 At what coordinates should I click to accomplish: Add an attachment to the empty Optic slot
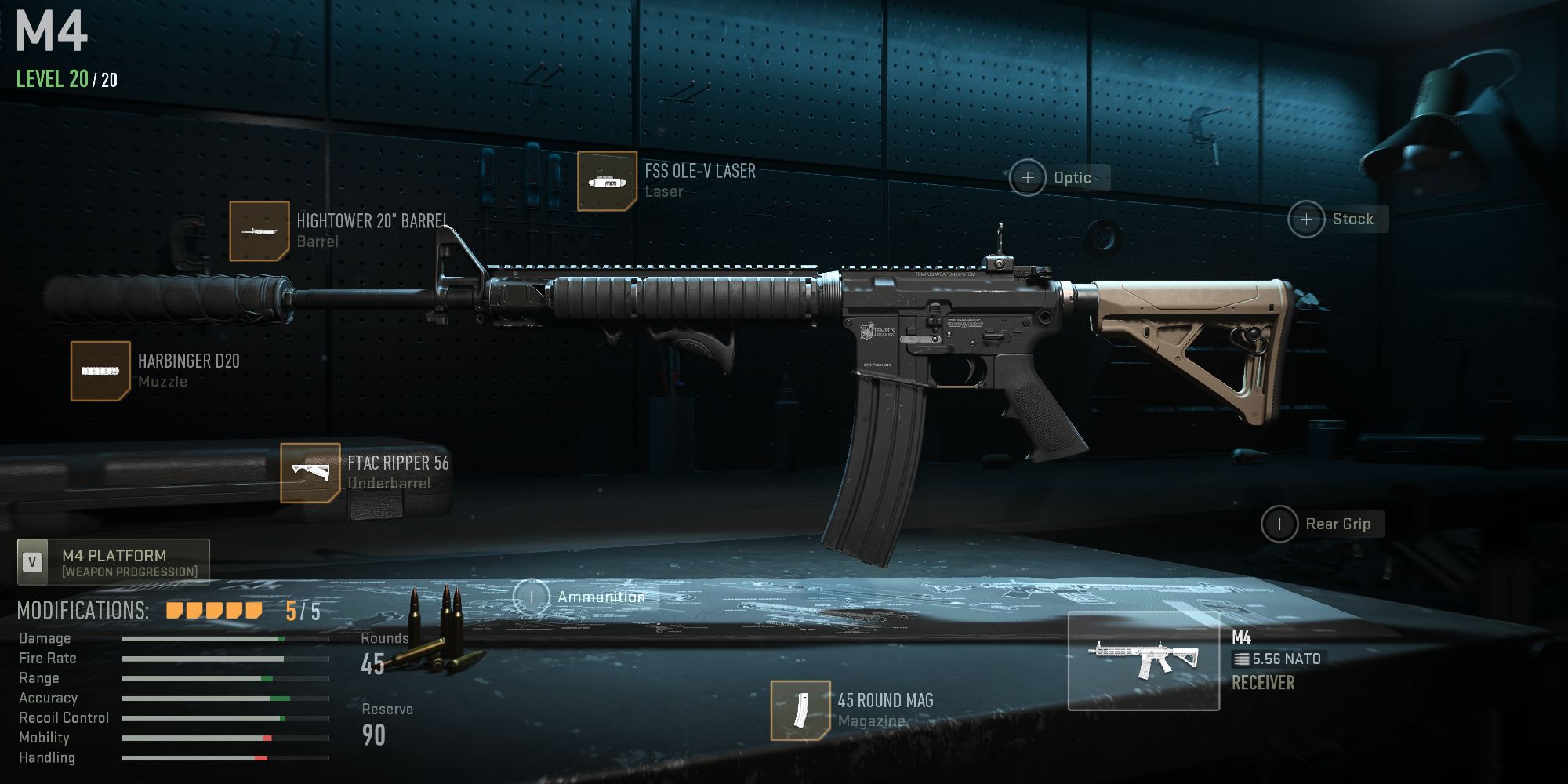[1028, 177]
